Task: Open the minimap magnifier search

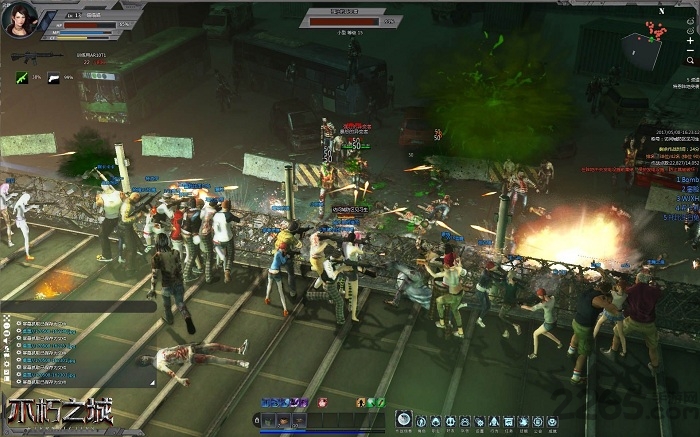Action: [691, 59]
